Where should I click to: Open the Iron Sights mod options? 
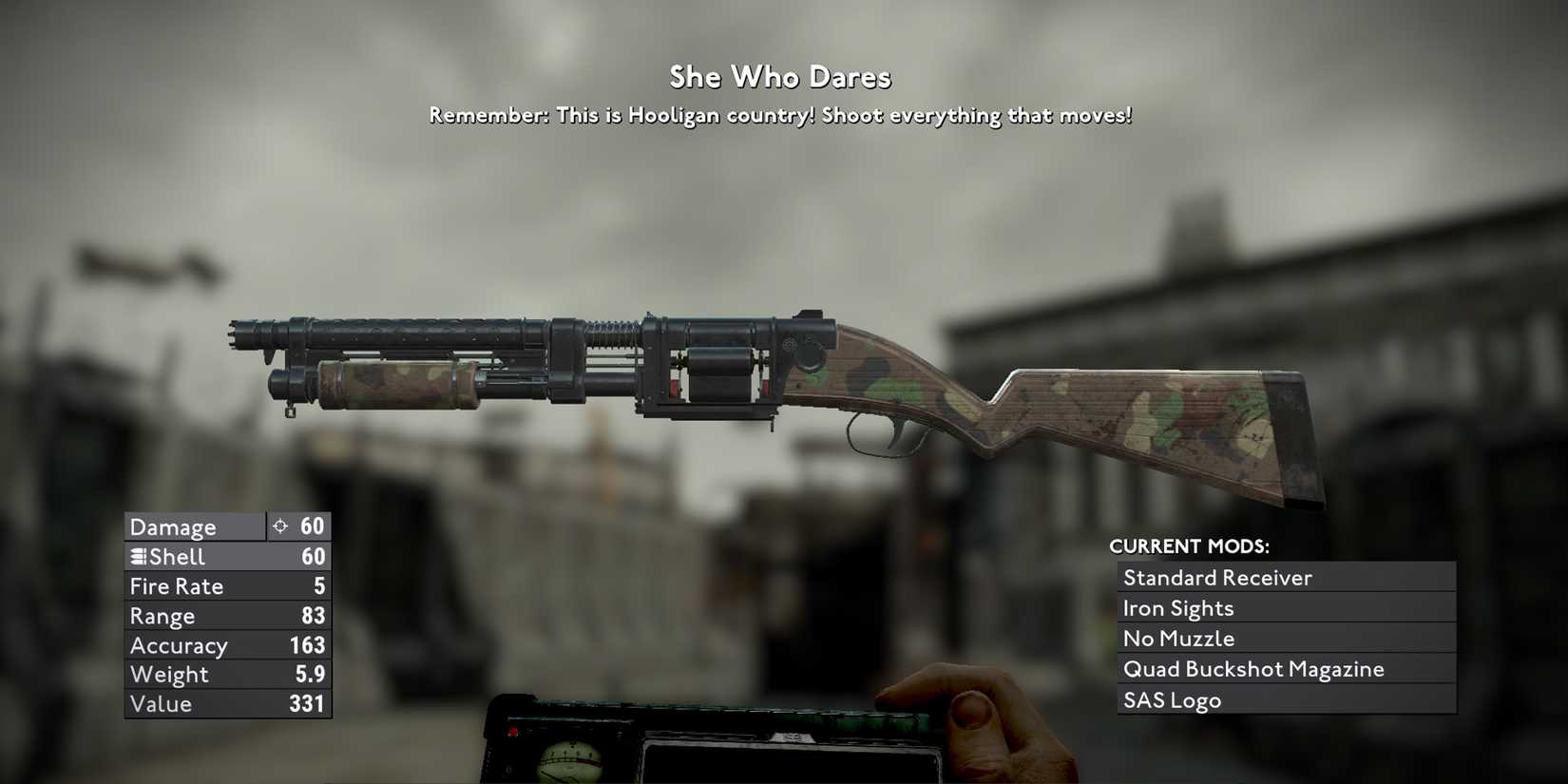(1285, 607)
